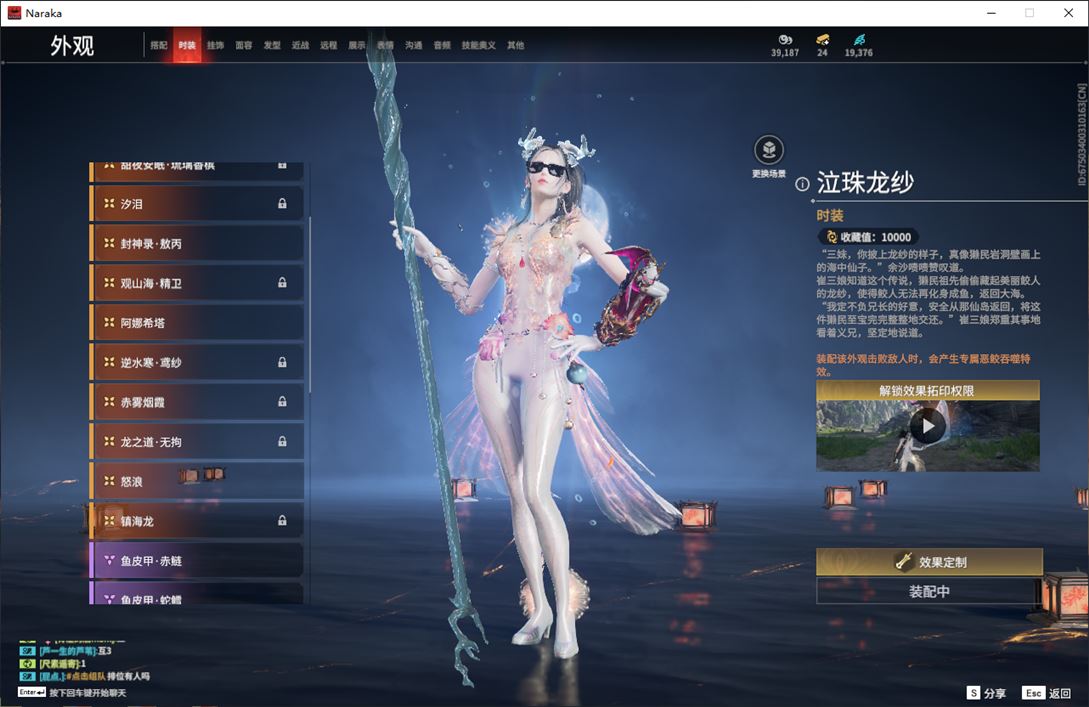Open the 其他 tab
This screenshot has height=707, width=1089.
click(515, 45)
